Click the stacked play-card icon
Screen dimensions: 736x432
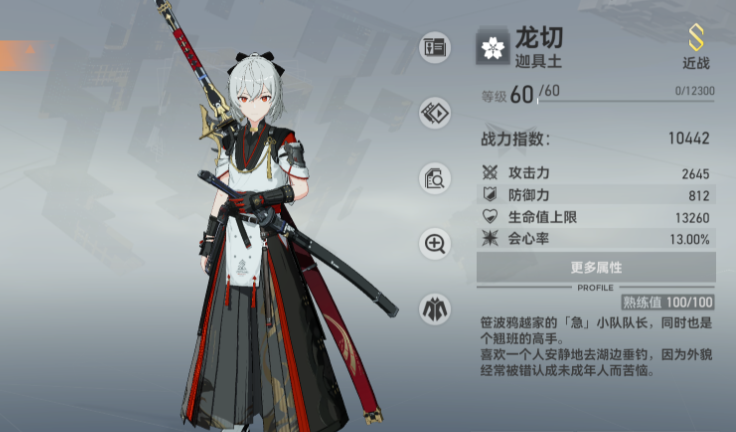coord(435,112)
